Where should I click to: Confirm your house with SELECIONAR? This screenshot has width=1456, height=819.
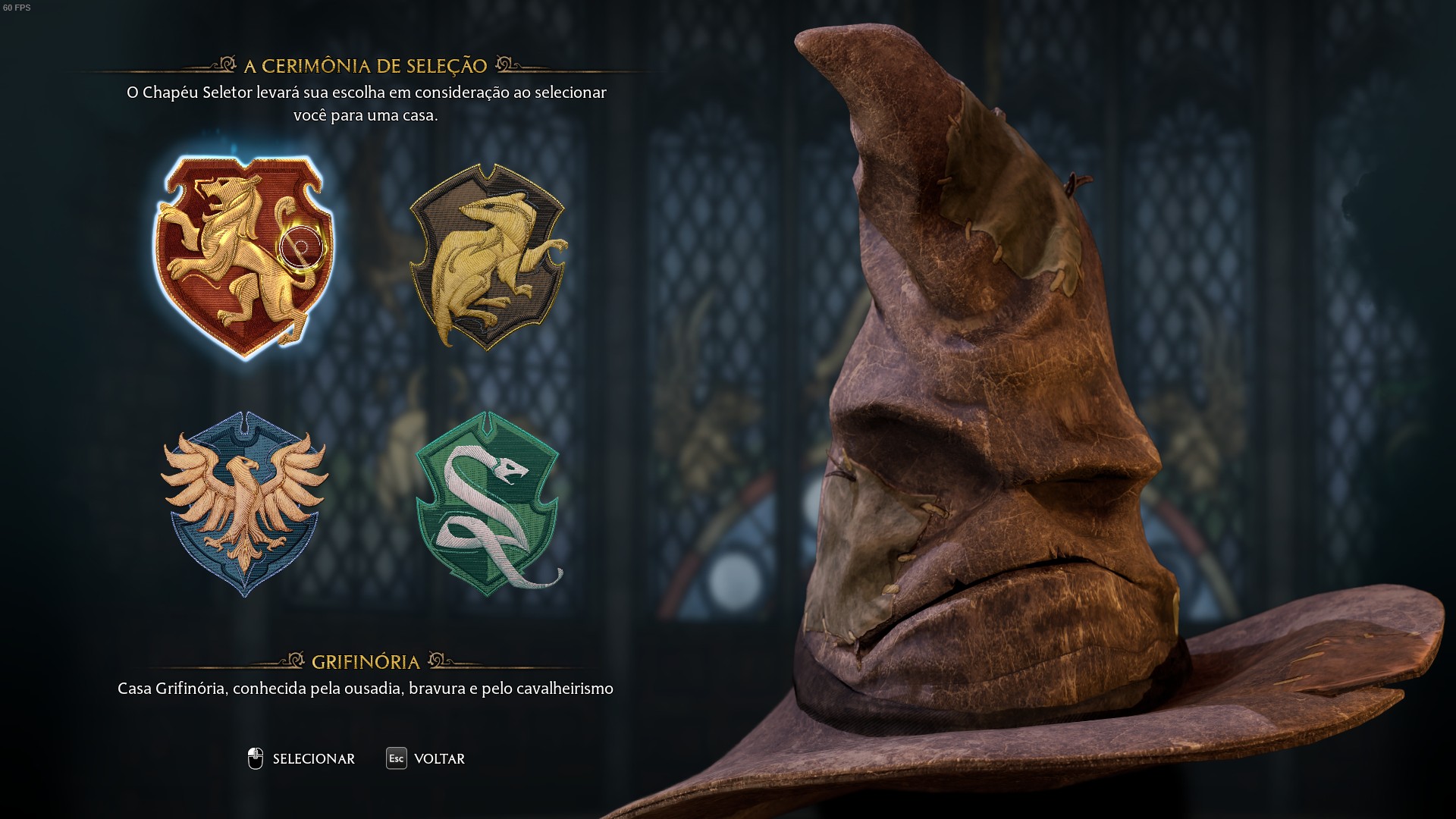(x=313, y=758)
